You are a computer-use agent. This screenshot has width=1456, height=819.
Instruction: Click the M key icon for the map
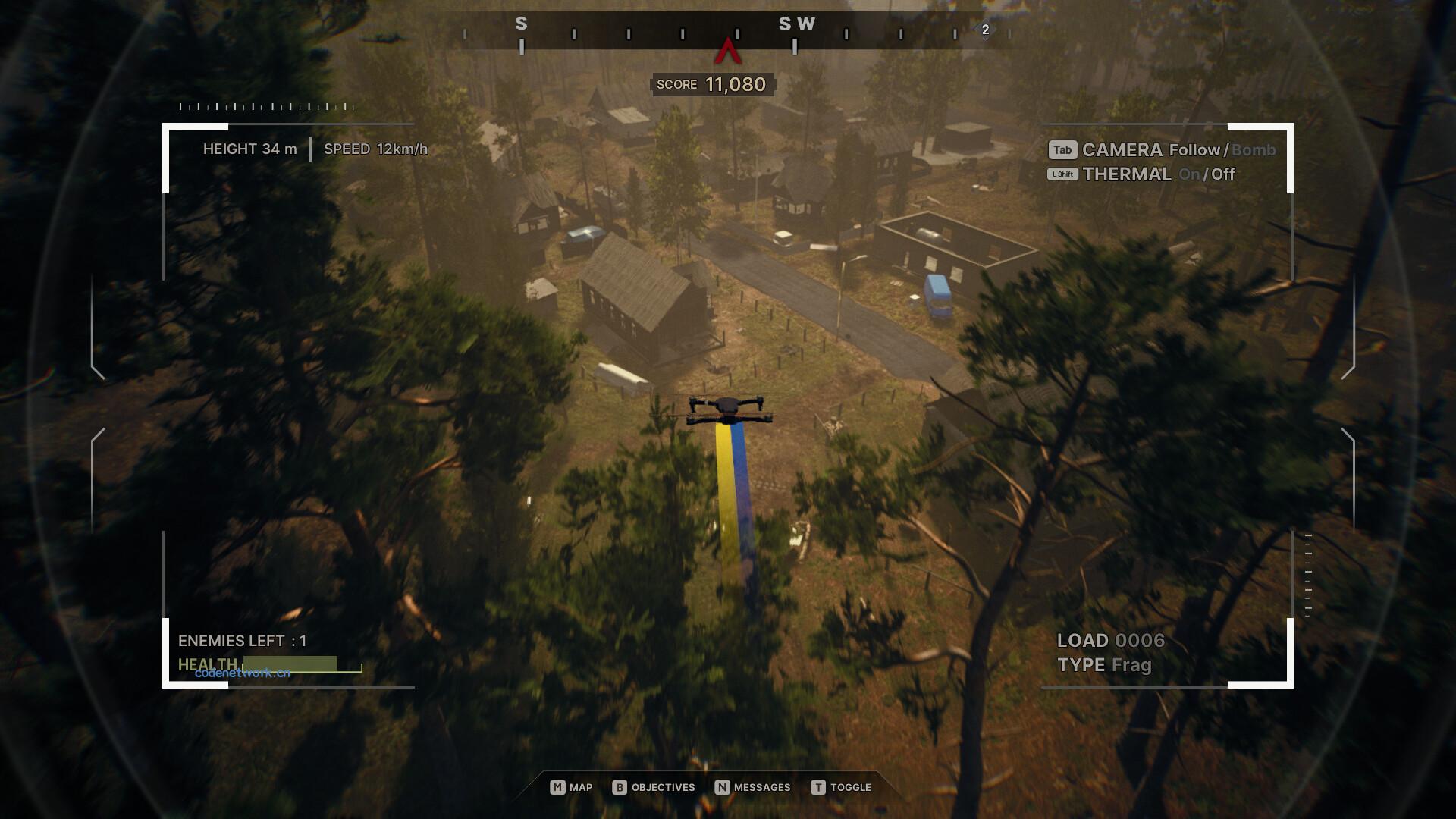pyautogui.click(x=558, y=787)
